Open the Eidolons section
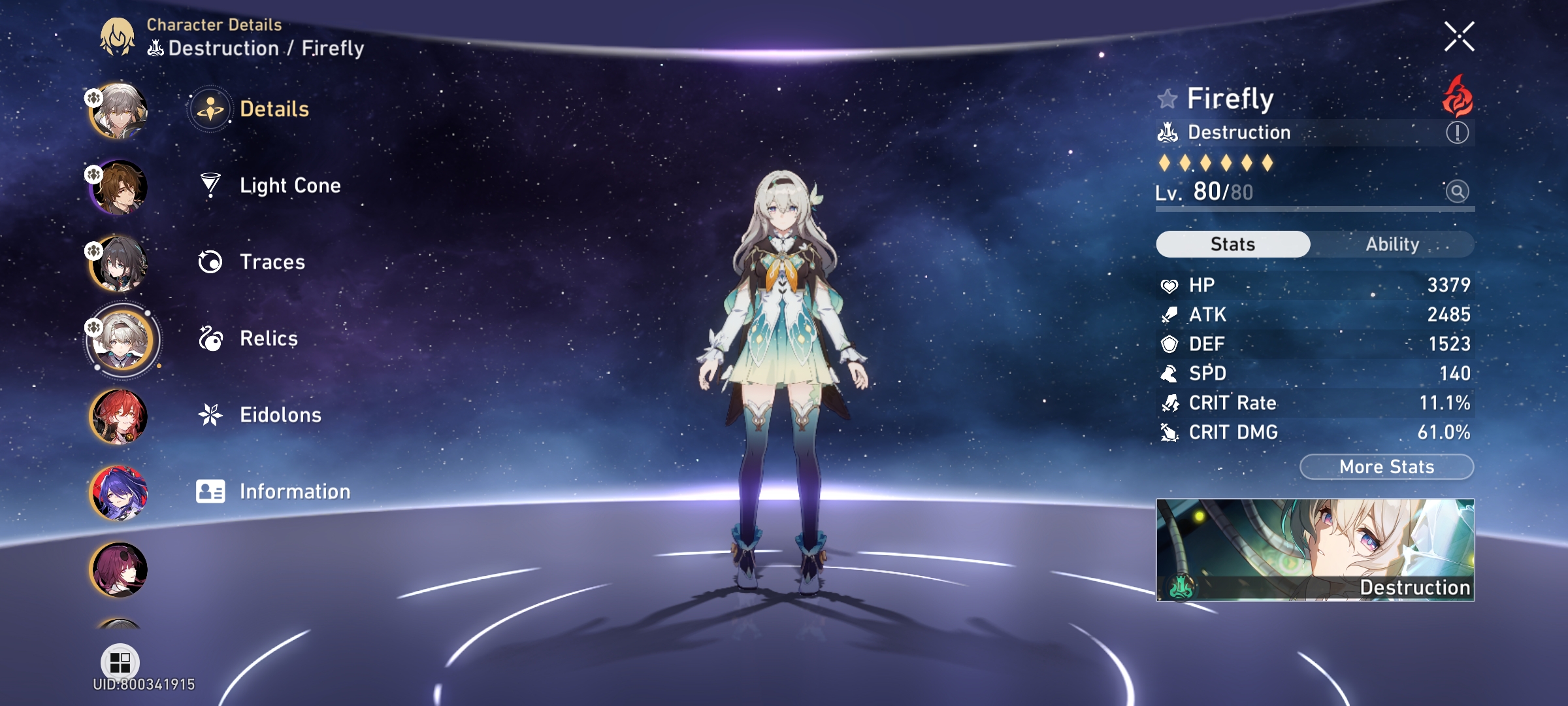The width and height of the screenshot is (1568, 706). point(280,414)
